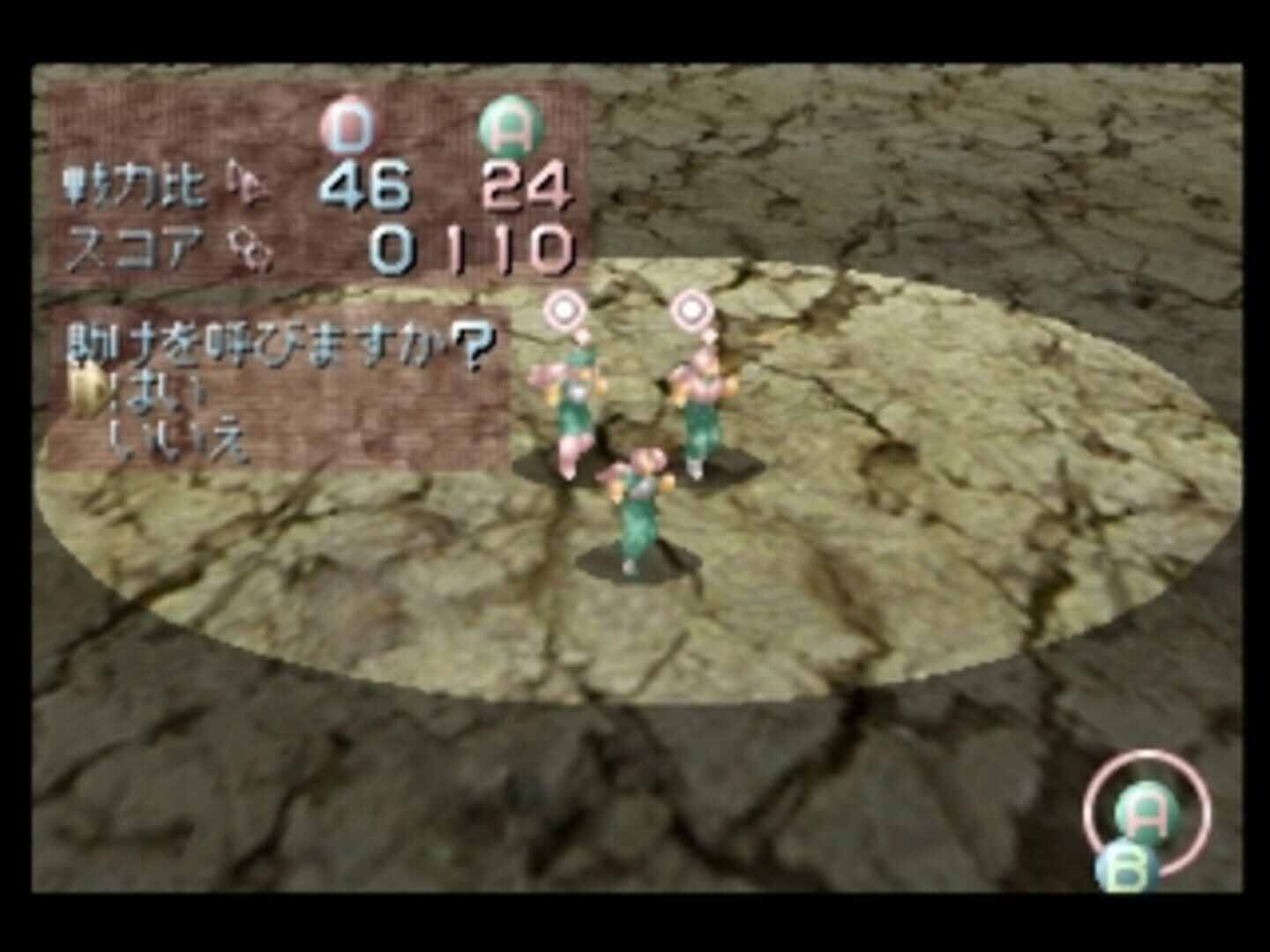Click the green A team orb emblem
The width and height of the screenshot is (1270, 952).
pyautogui.click(x=509, y=122)
